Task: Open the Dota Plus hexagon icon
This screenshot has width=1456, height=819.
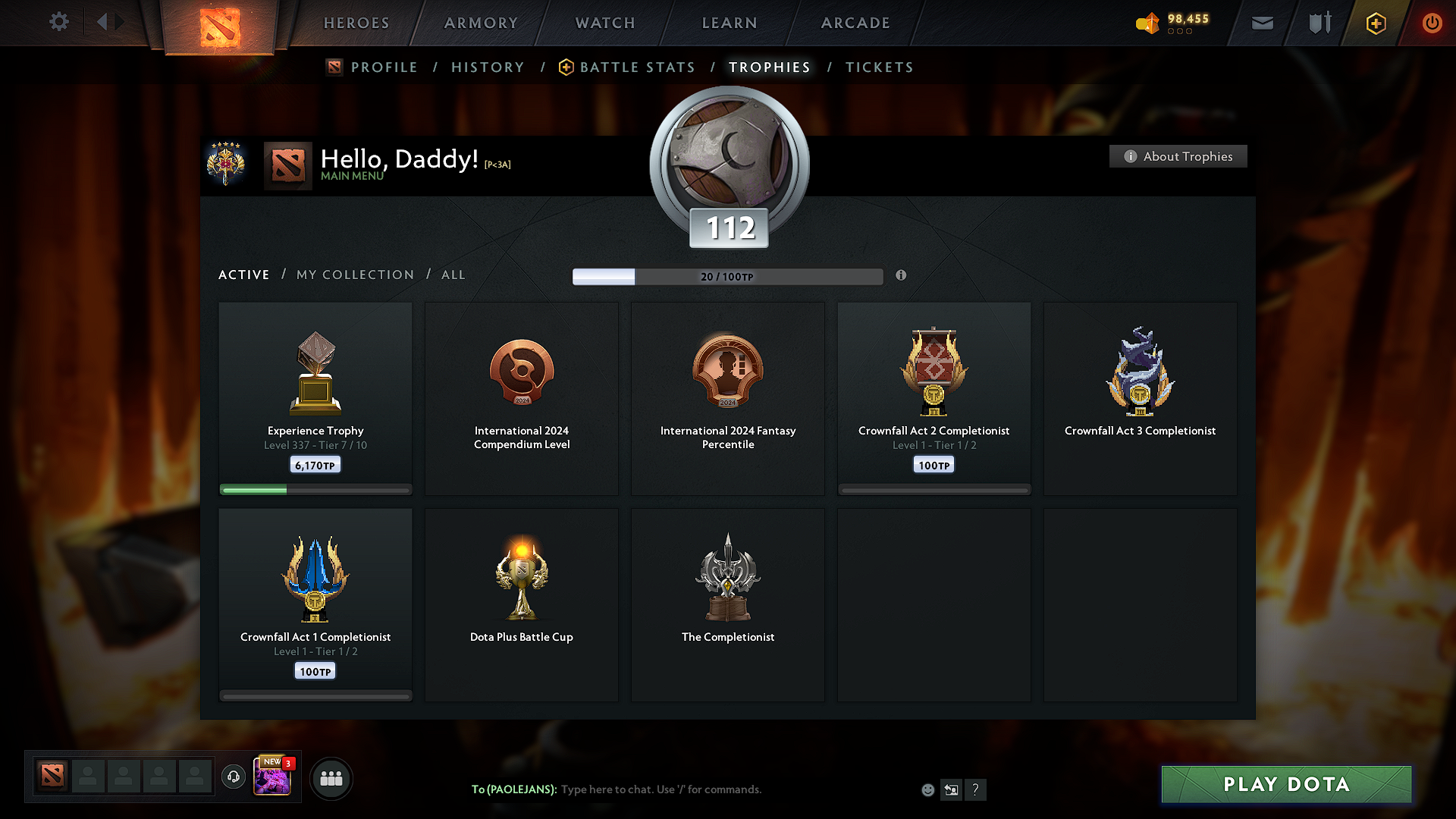Action: tap(1375, 23)
